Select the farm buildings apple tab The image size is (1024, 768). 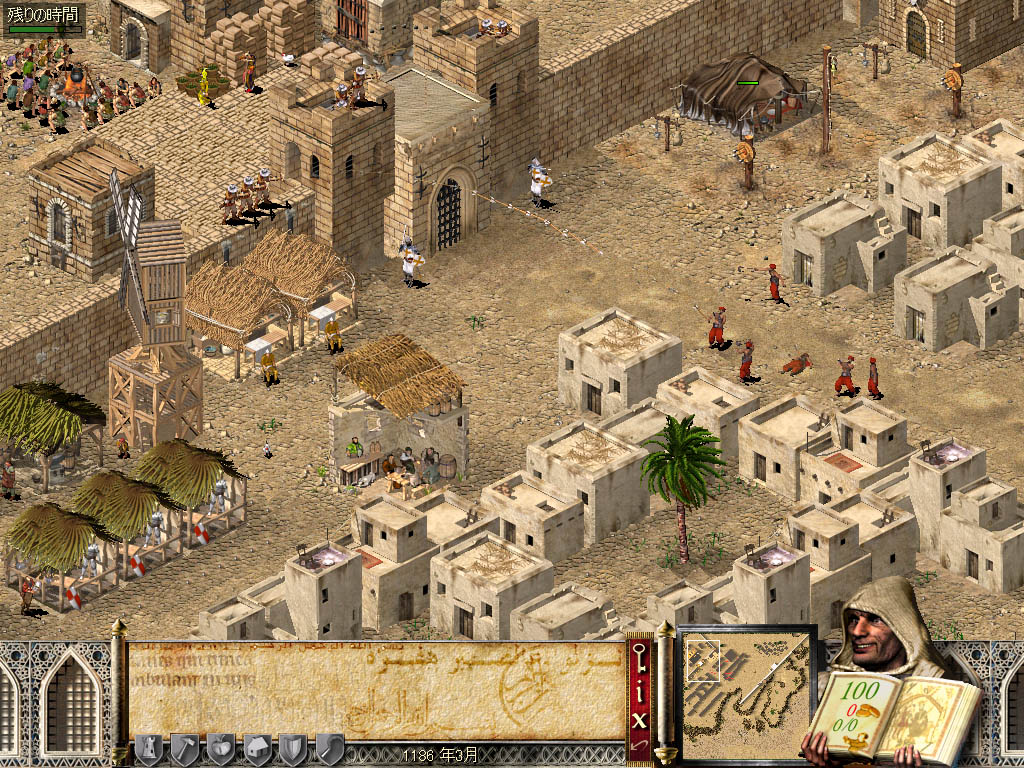click(220, 747)
